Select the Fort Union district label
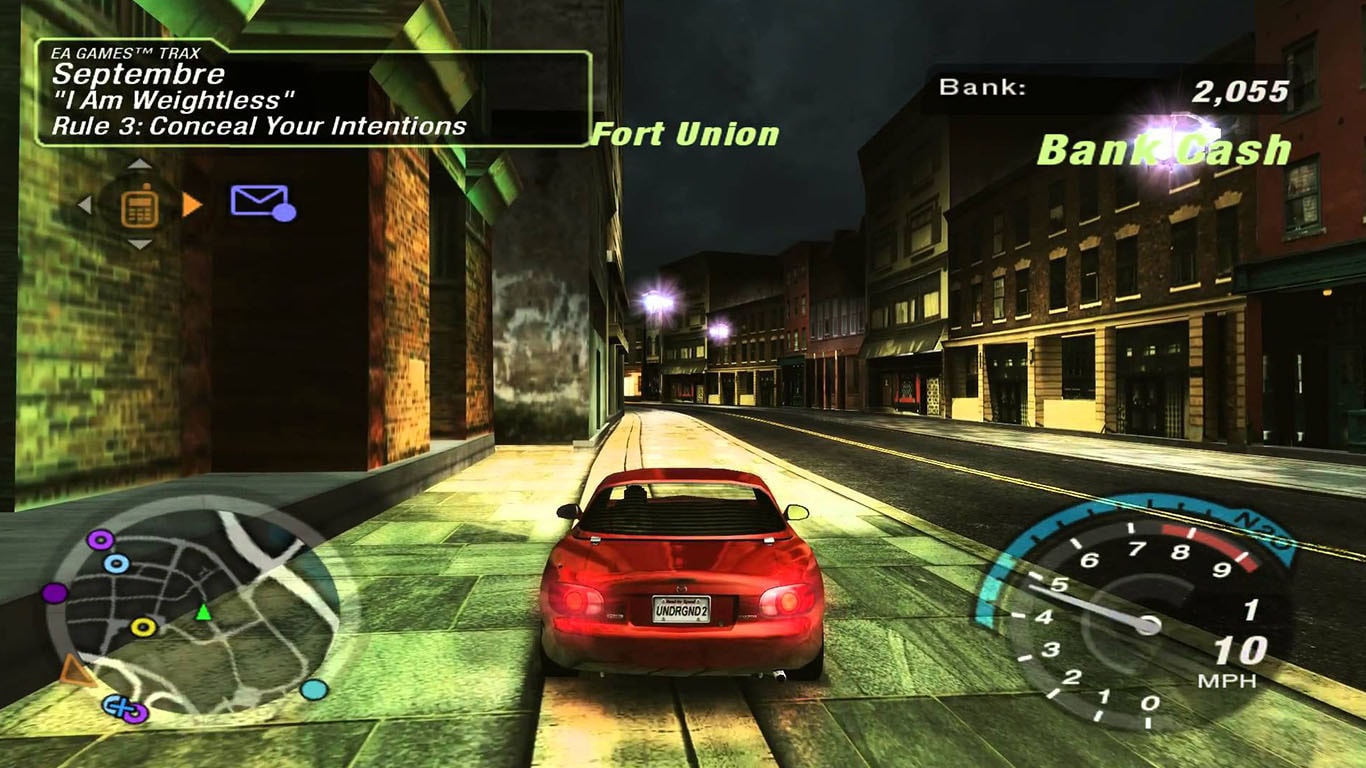1366x768 pixels. 685,135
